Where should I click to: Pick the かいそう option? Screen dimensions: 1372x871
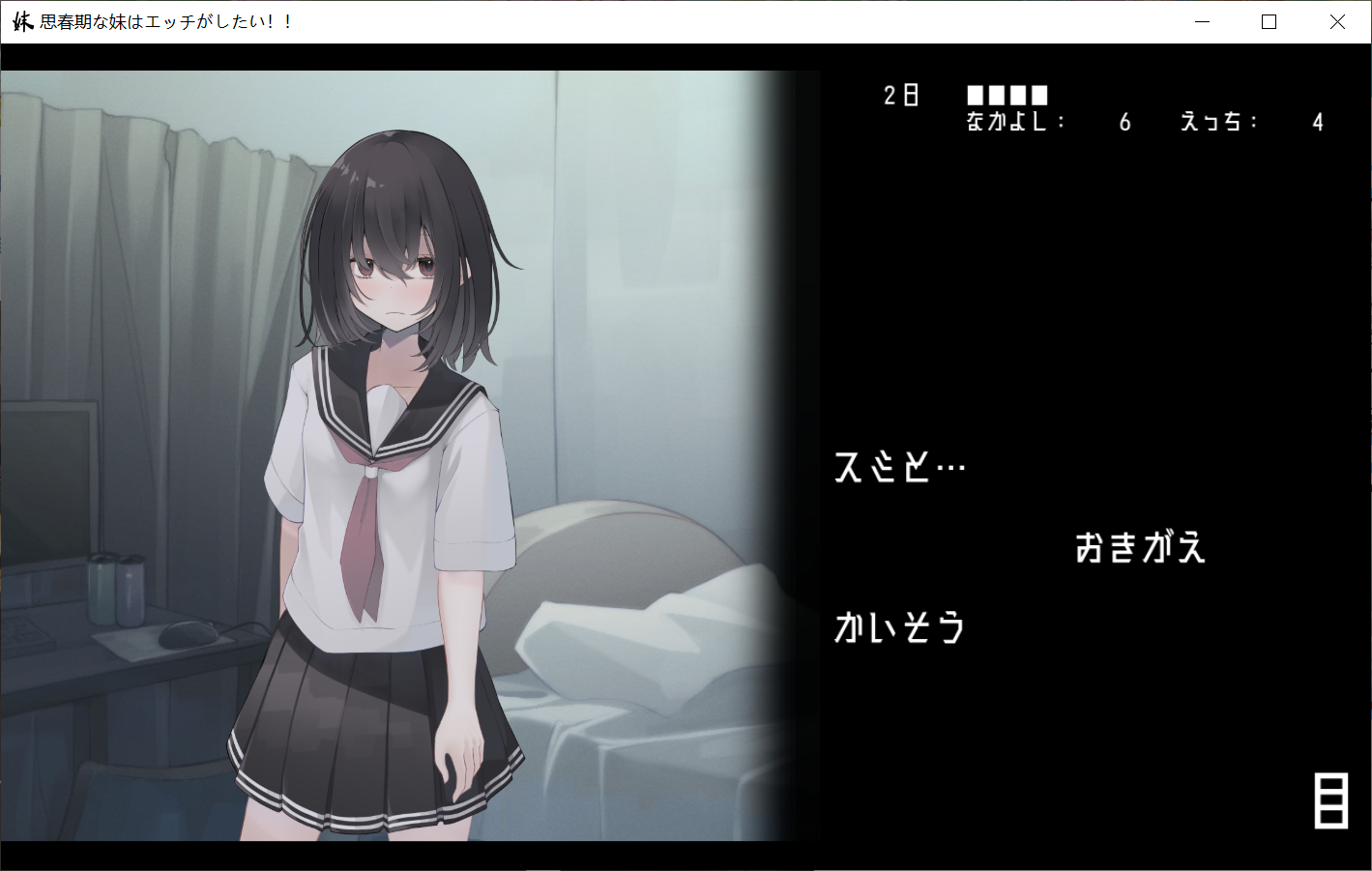pos(899,628)
